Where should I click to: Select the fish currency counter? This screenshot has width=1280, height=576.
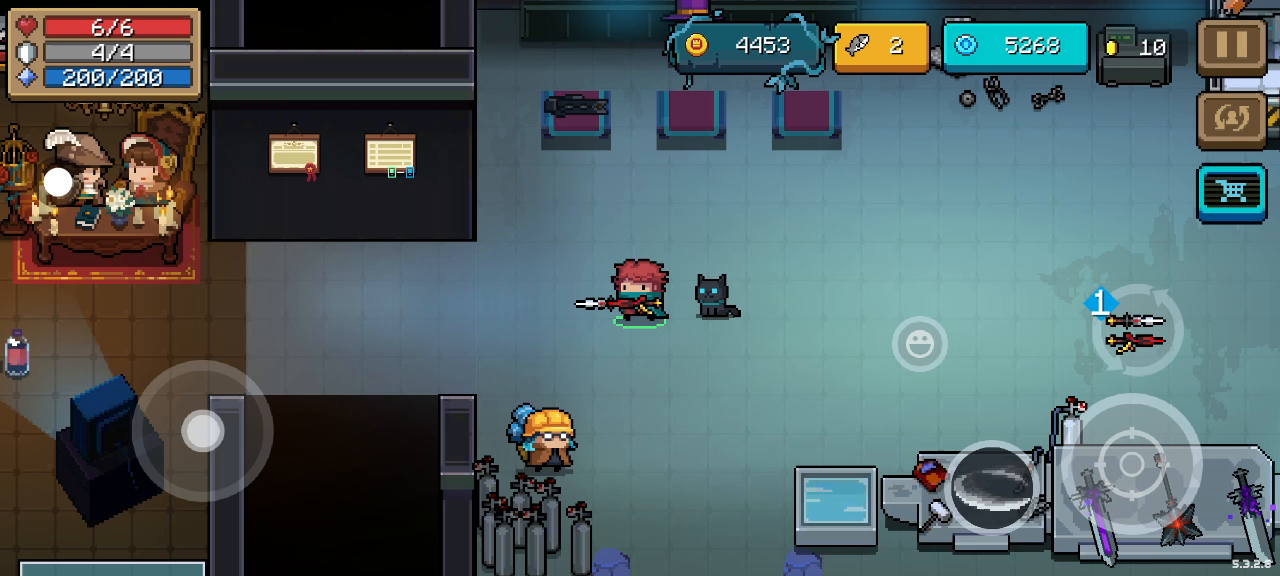point(881,46)
